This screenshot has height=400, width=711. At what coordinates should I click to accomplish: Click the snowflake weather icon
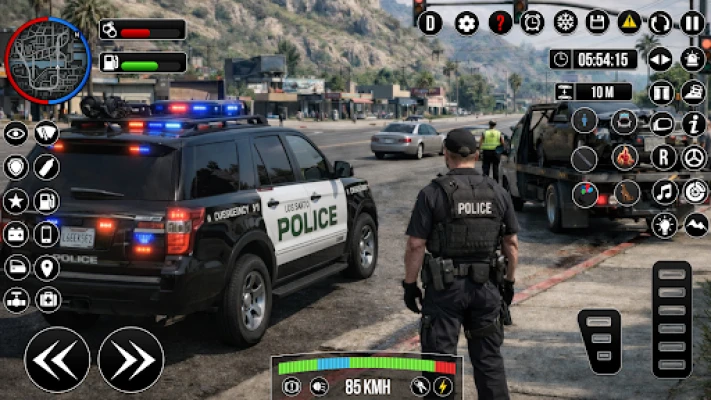click(x=565, y=22)
